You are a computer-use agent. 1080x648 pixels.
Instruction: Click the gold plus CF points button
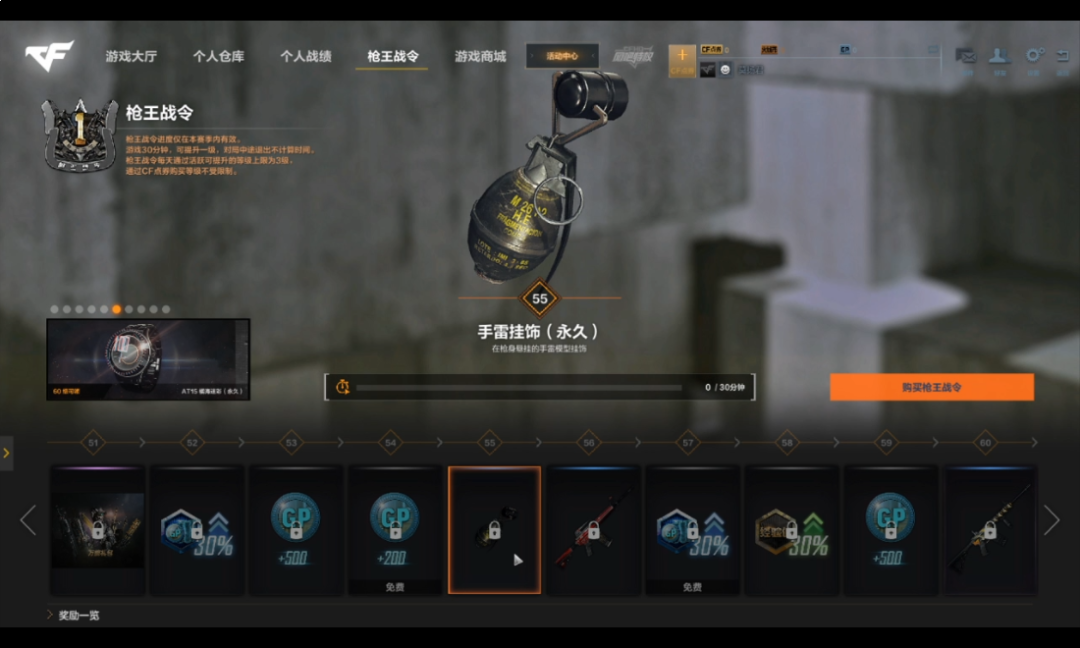click(x=682, y=58)
